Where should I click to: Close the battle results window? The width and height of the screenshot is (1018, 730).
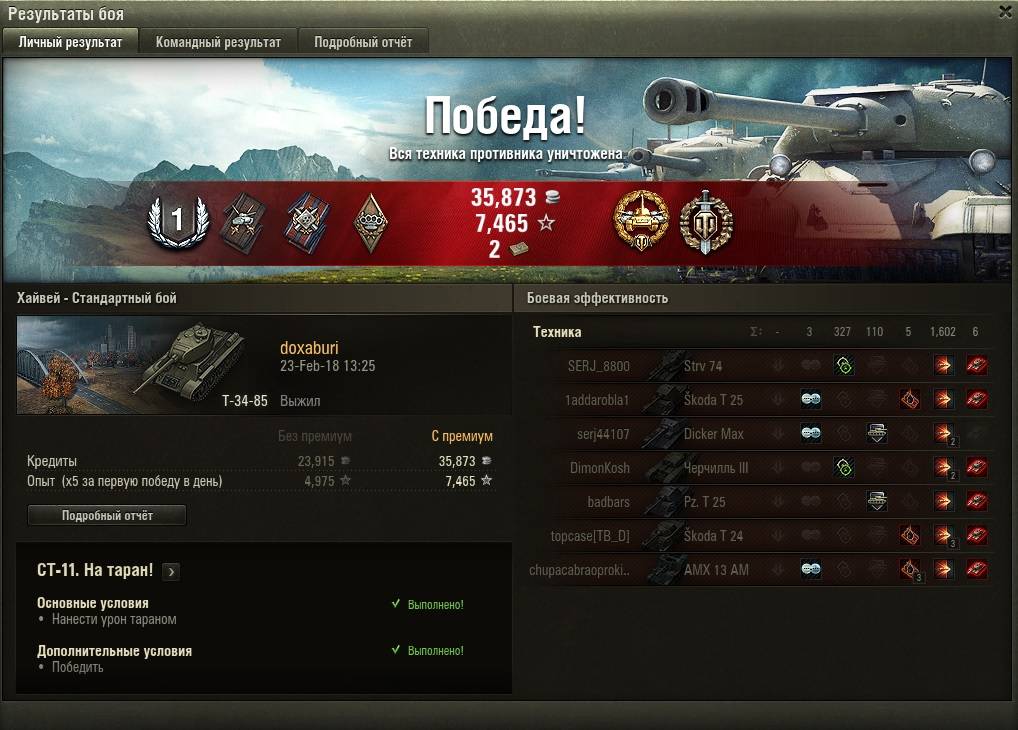(1005, 11)
